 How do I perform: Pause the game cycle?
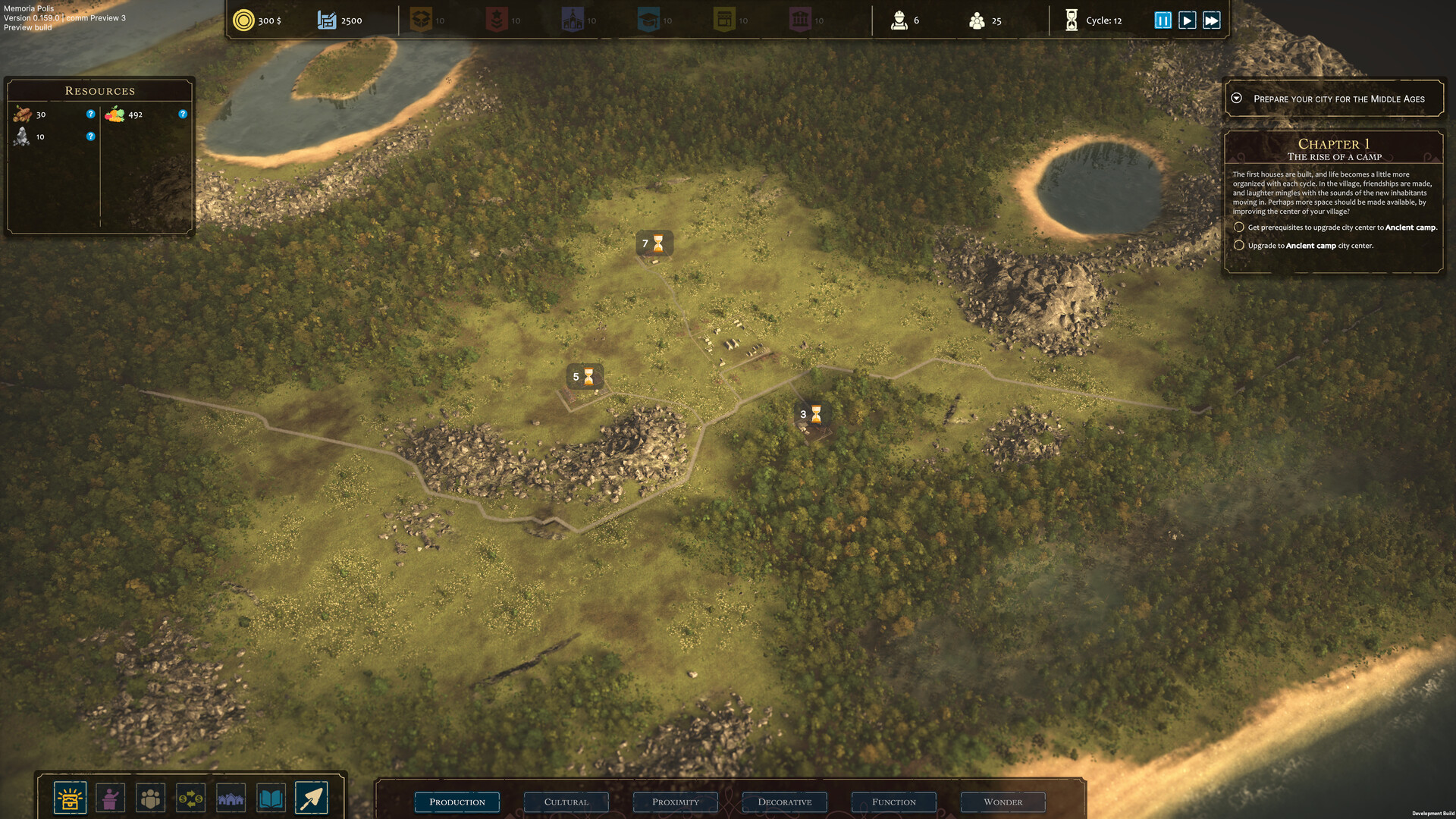[1163, 20]
